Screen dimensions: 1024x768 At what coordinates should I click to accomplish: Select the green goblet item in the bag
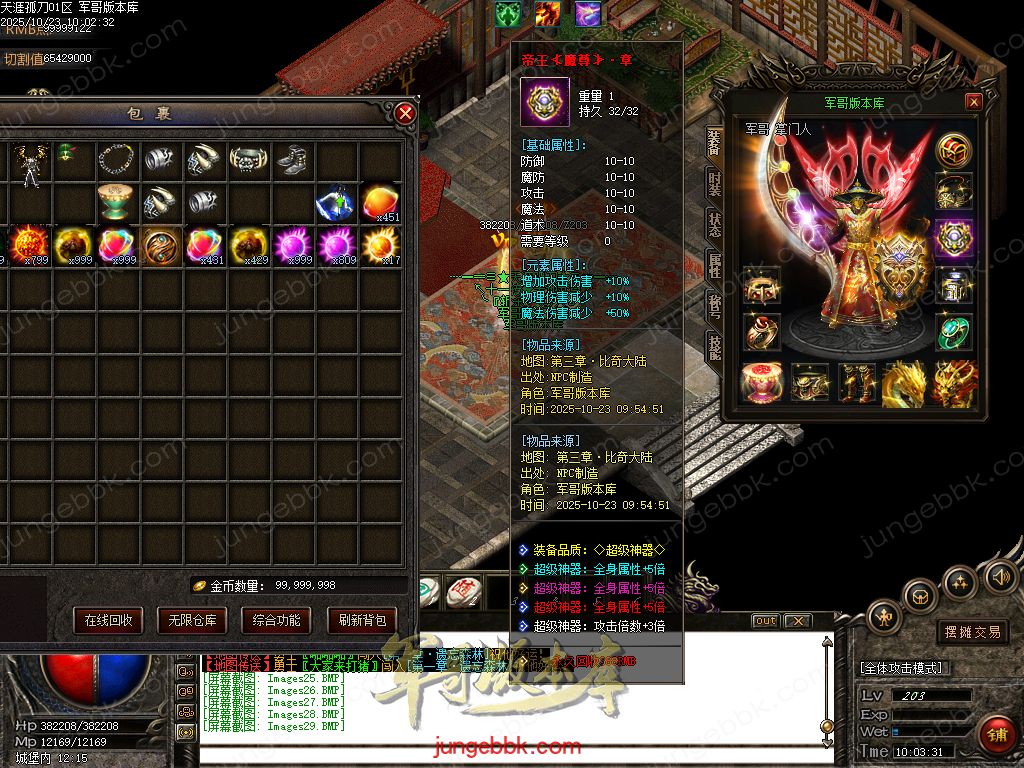pos(117,202)
